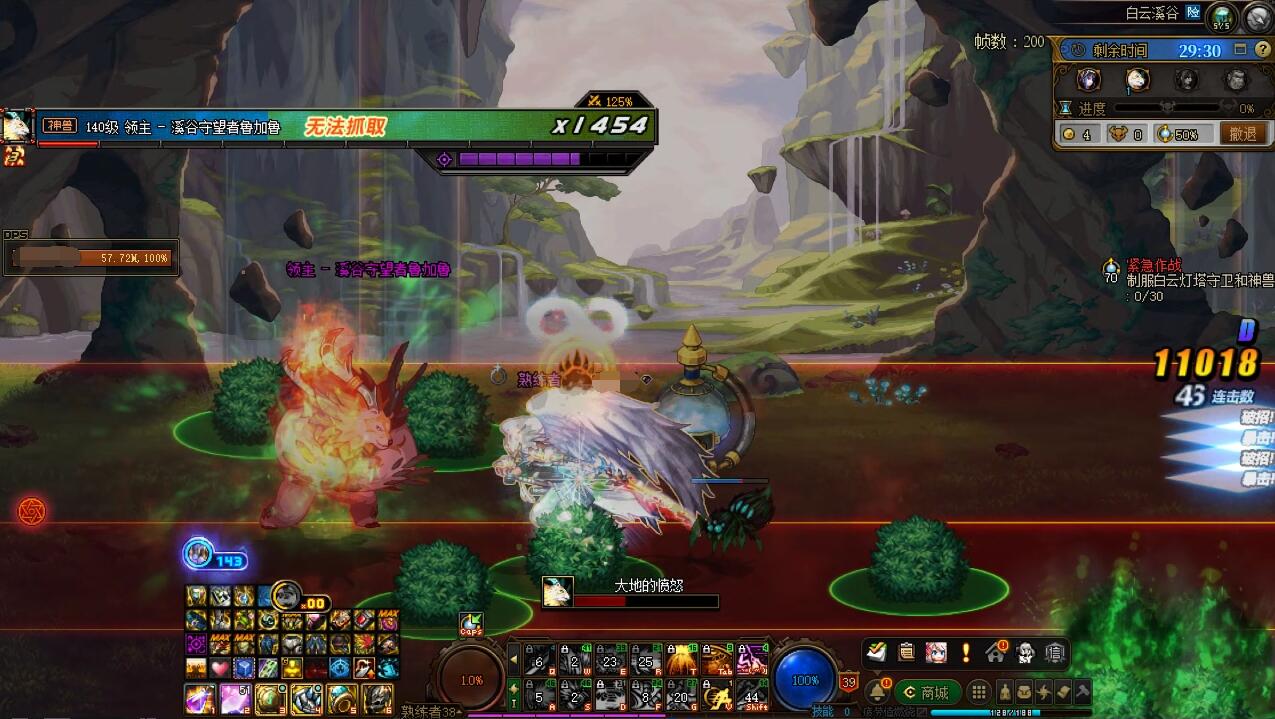
Task: Open the house icon with red alert
Action: tap(996, 653)
